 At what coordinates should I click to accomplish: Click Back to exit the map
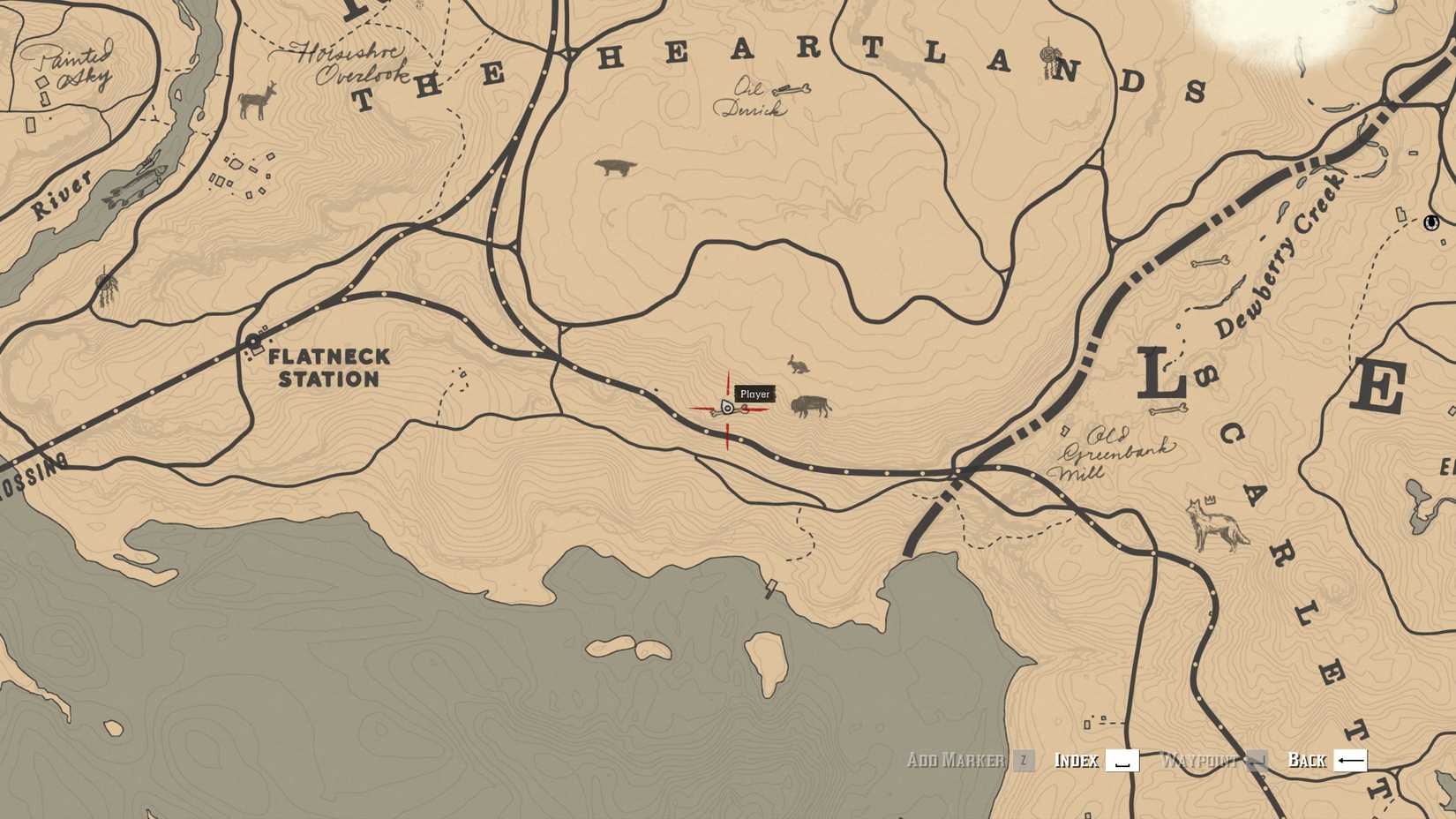click(1305, 760)
